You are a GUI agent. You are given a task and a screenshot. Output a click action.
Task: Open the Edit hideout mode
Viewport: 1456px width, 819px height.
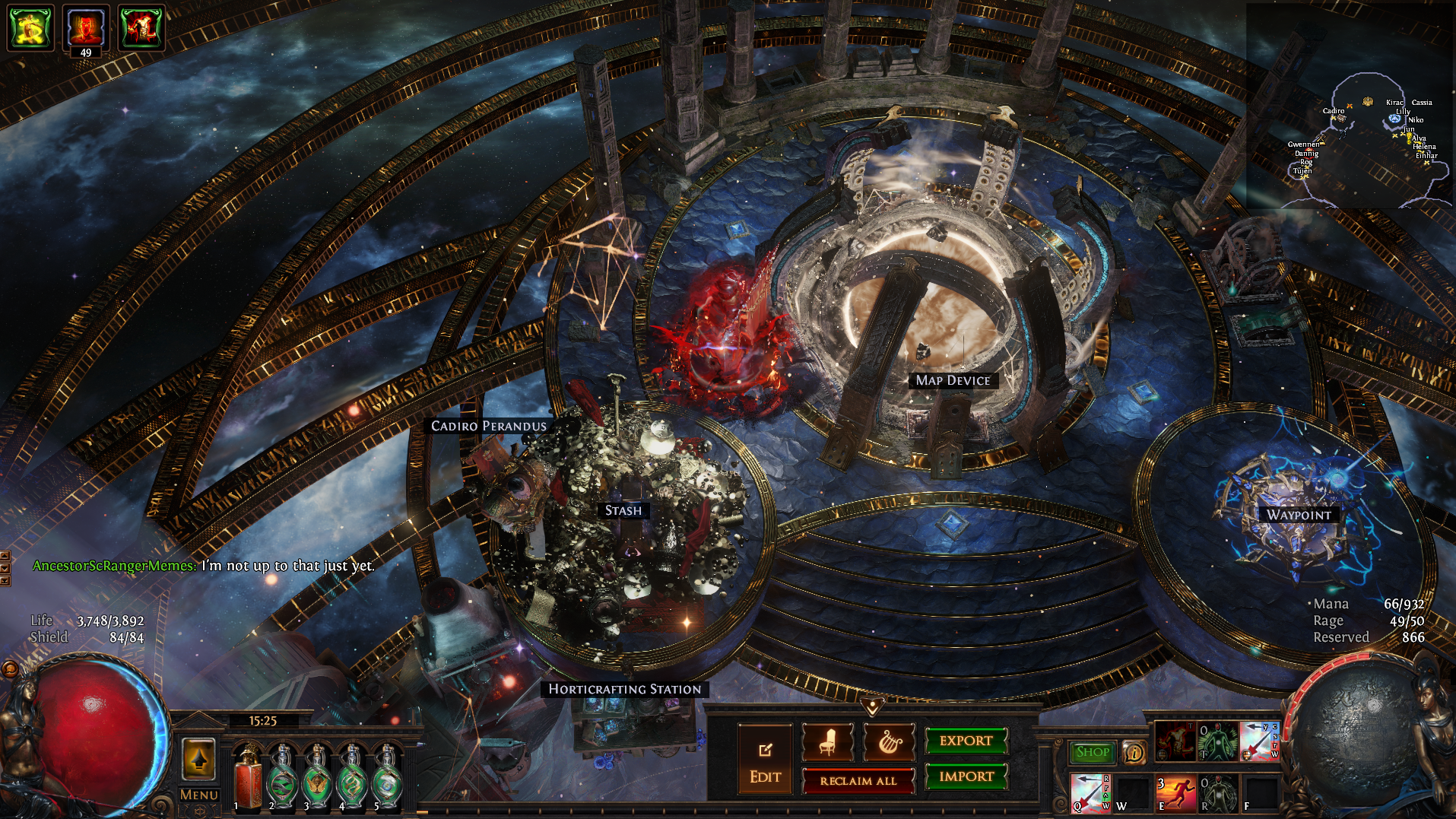coord(765,760)
